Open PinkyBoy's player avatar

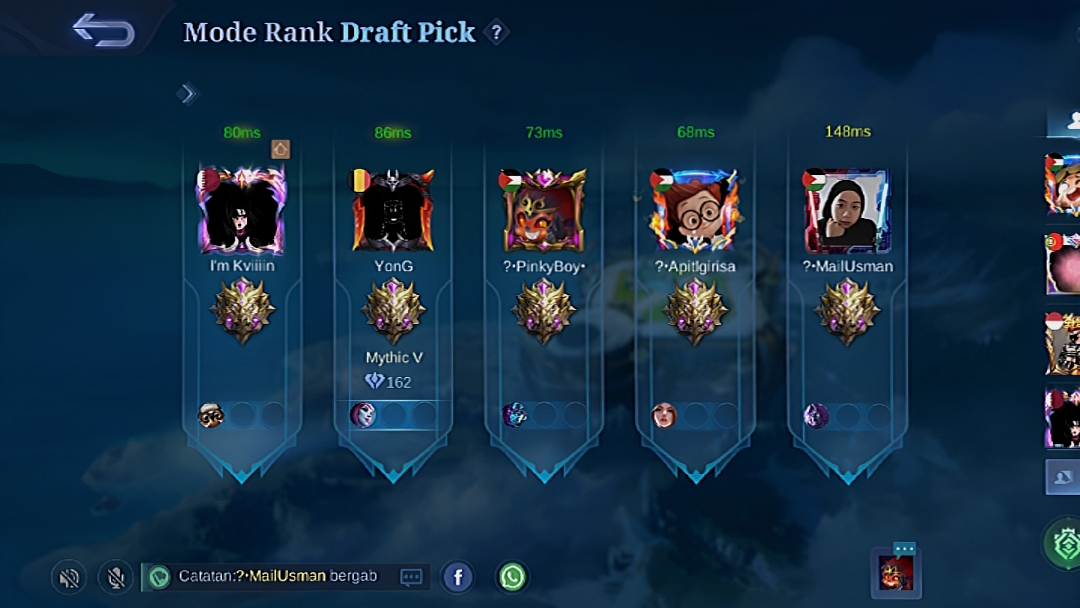543,211
